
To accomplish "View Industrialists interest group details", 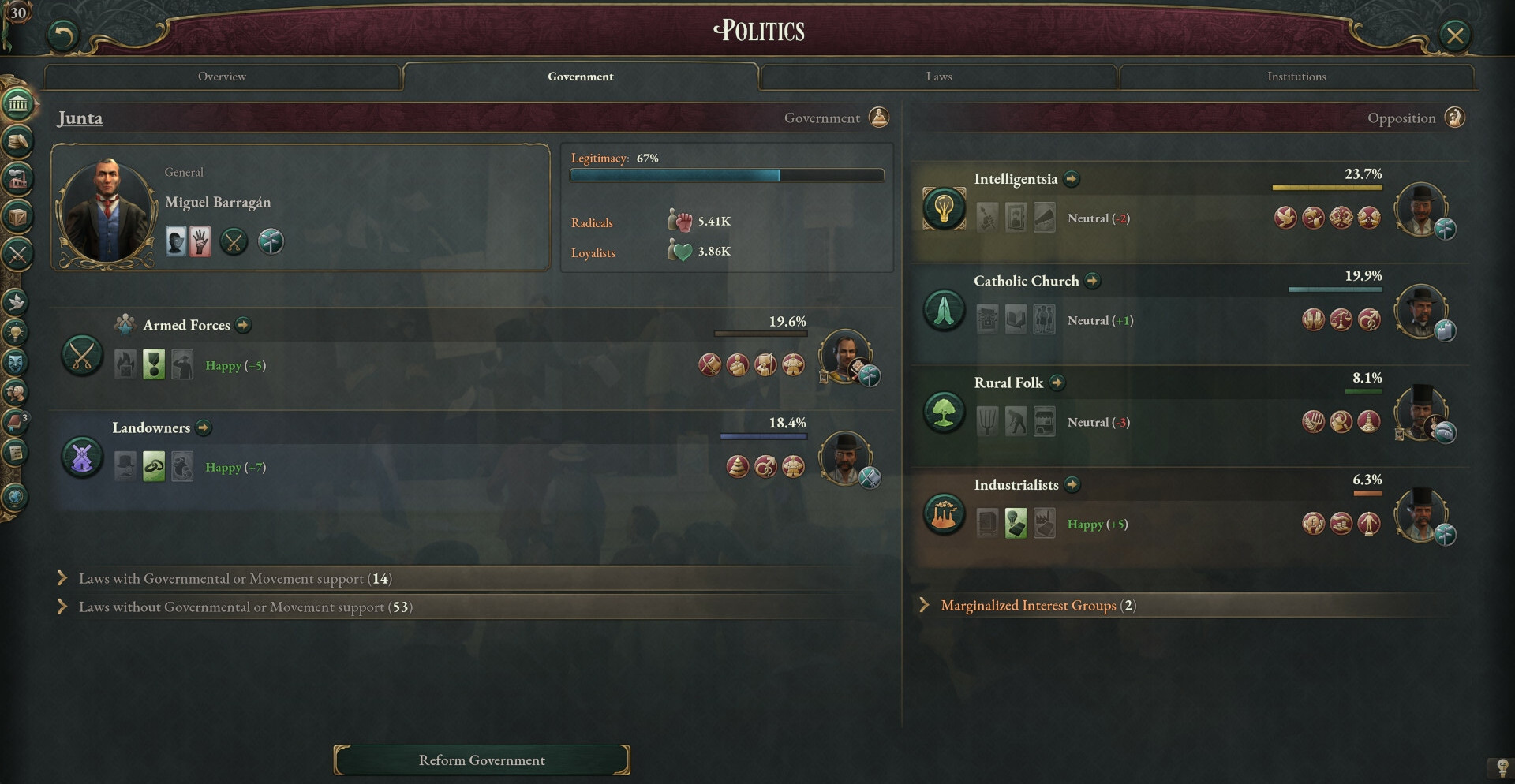I will (x=1072, y=484).
